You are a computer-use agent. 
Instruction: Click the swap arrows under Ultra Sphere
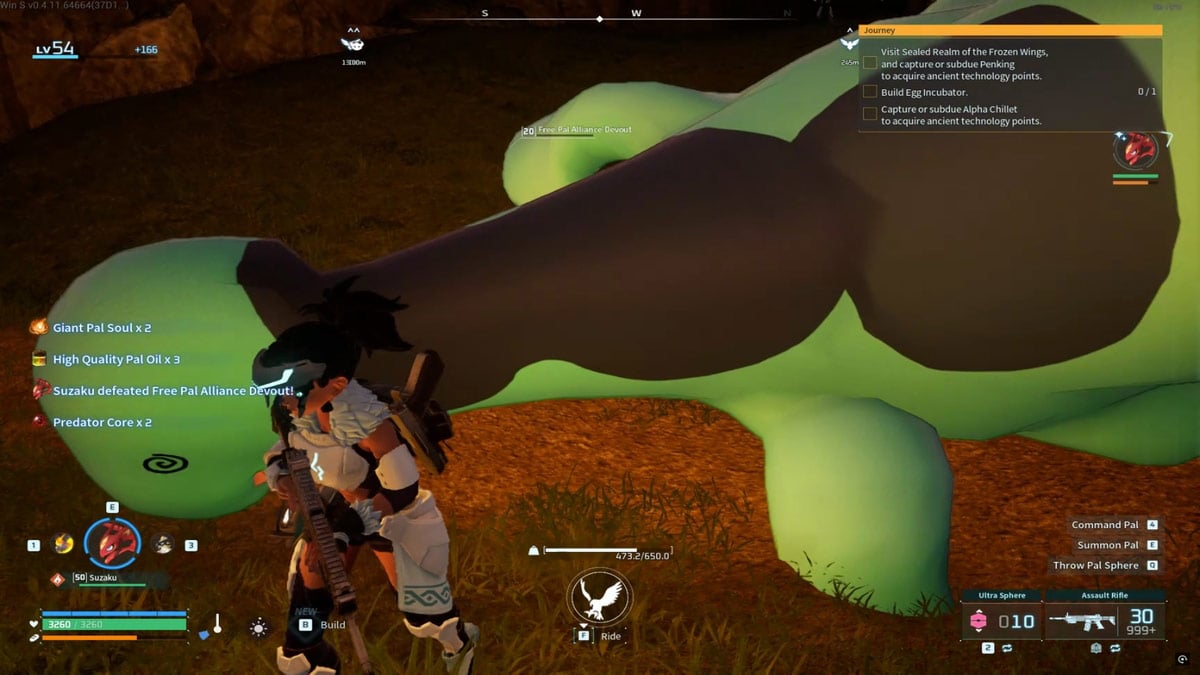click(1006, 648)
